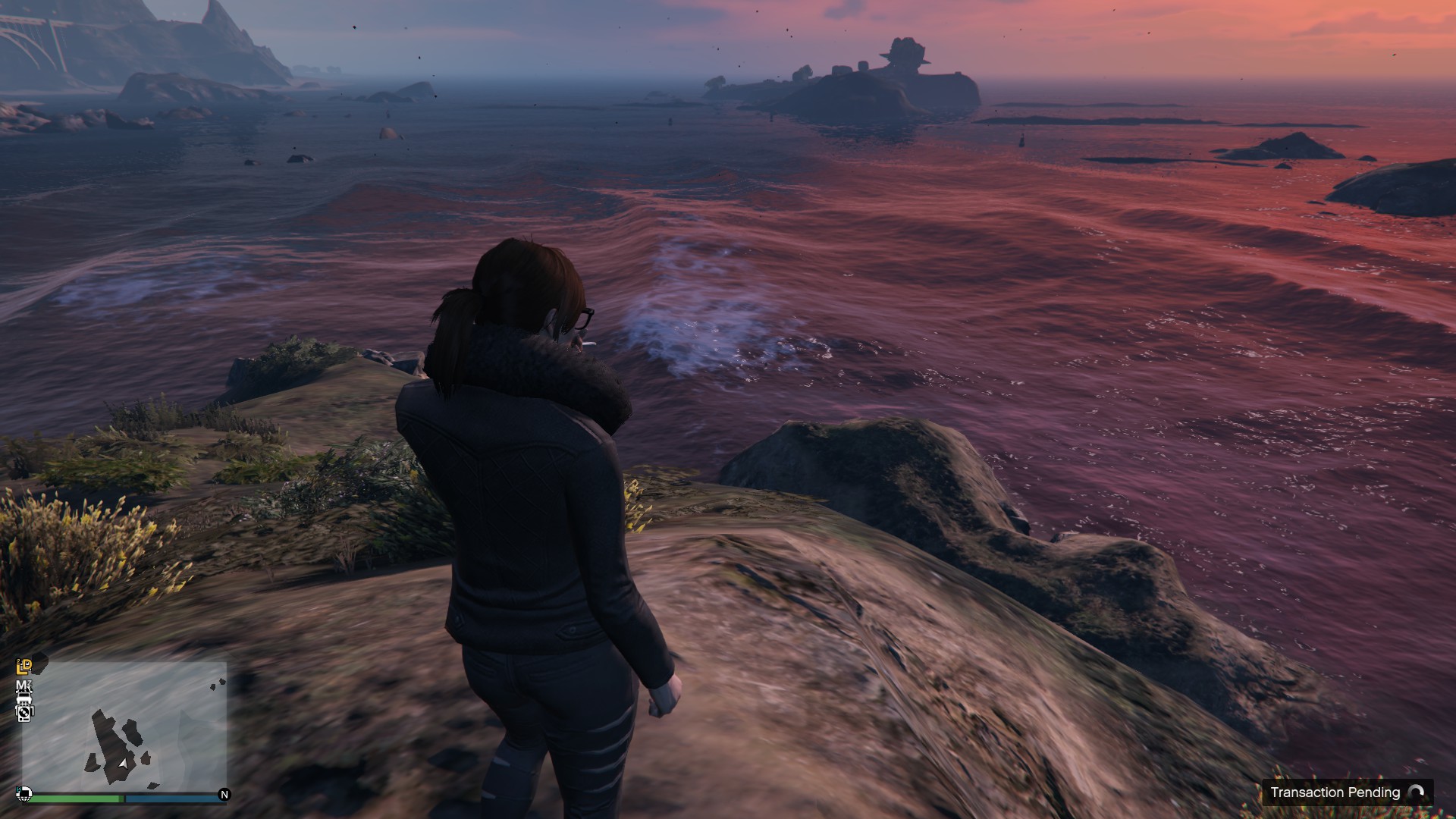The image size is (1456, 819).
Task: Click the North compass marker
Action: 224,795
